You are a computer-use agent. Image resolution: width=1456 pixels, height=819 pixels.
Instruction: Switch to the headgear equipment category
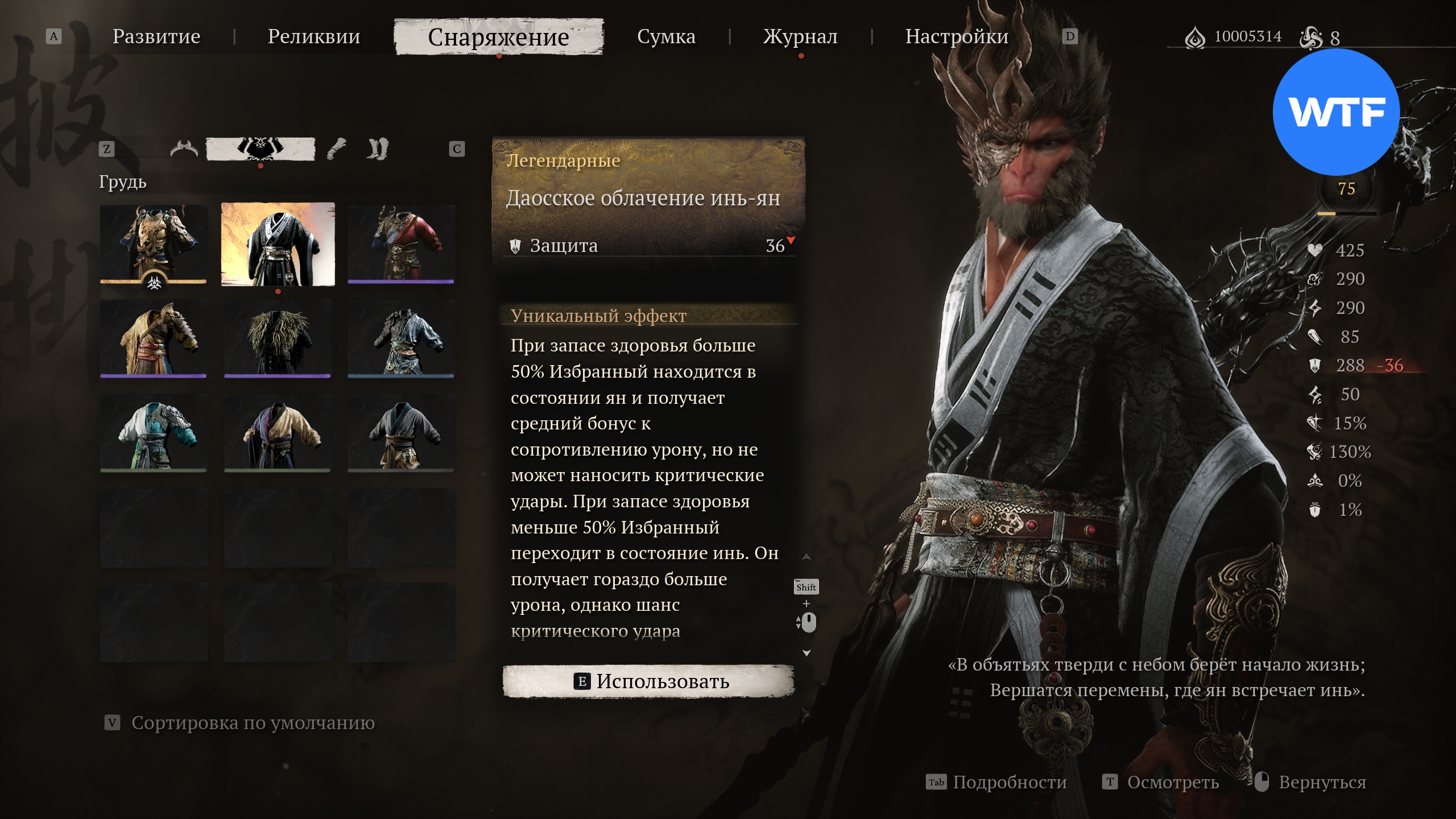click(x=184, y=149)
